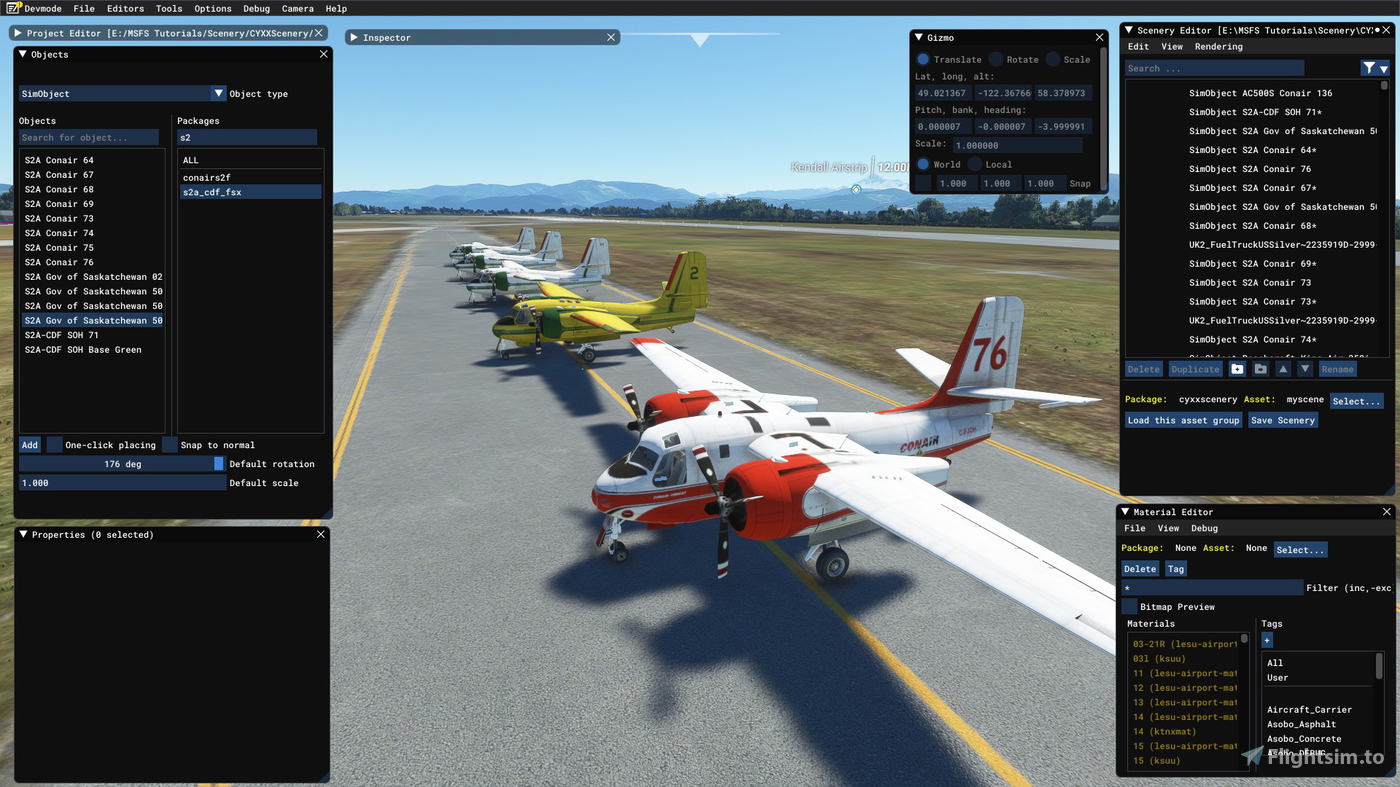Click the Save Scenery button

[x=1283, y=420]
